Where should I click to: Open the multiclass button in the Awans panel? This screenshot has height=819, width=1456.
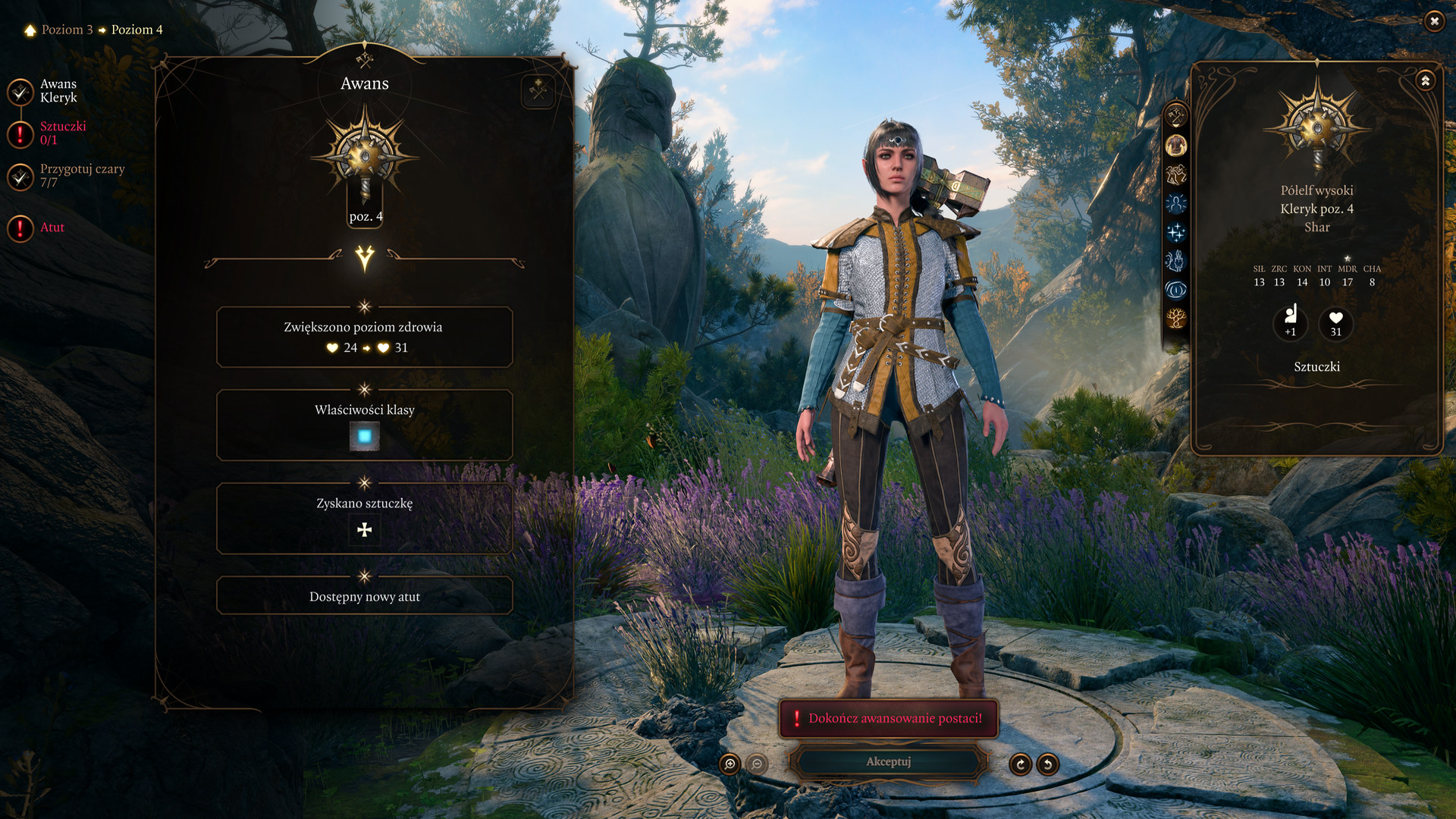(538, 91)
